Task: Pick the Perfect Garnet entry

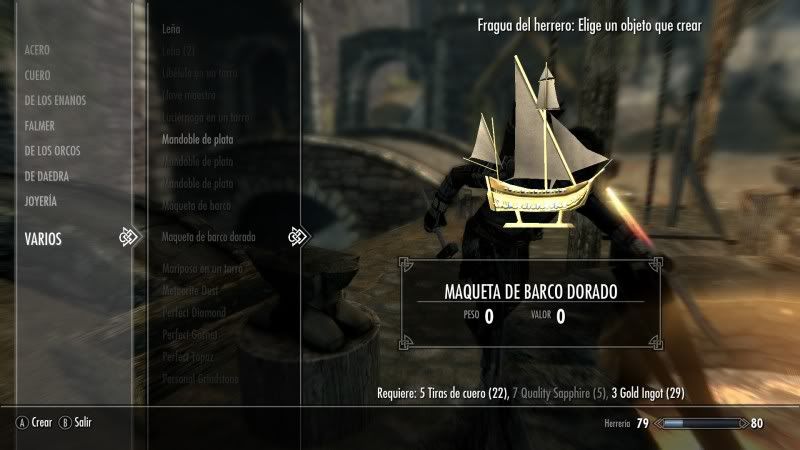Action: tap(190, 334)
